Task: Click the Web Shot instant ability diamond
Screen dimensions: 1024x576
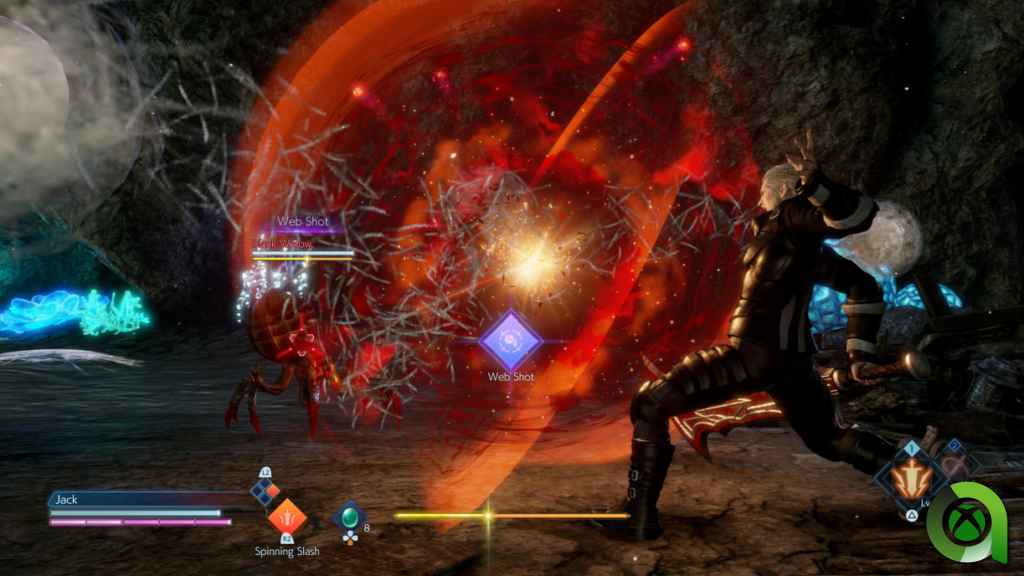Action: coord(510,340)
